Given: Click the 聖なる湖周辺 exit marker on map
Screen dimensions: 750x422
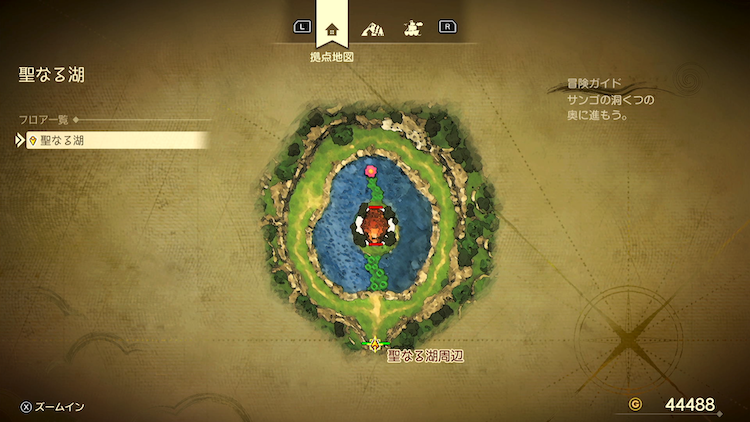Looking at the screenshot, I should pyautogui.click(x=375, y=345).
